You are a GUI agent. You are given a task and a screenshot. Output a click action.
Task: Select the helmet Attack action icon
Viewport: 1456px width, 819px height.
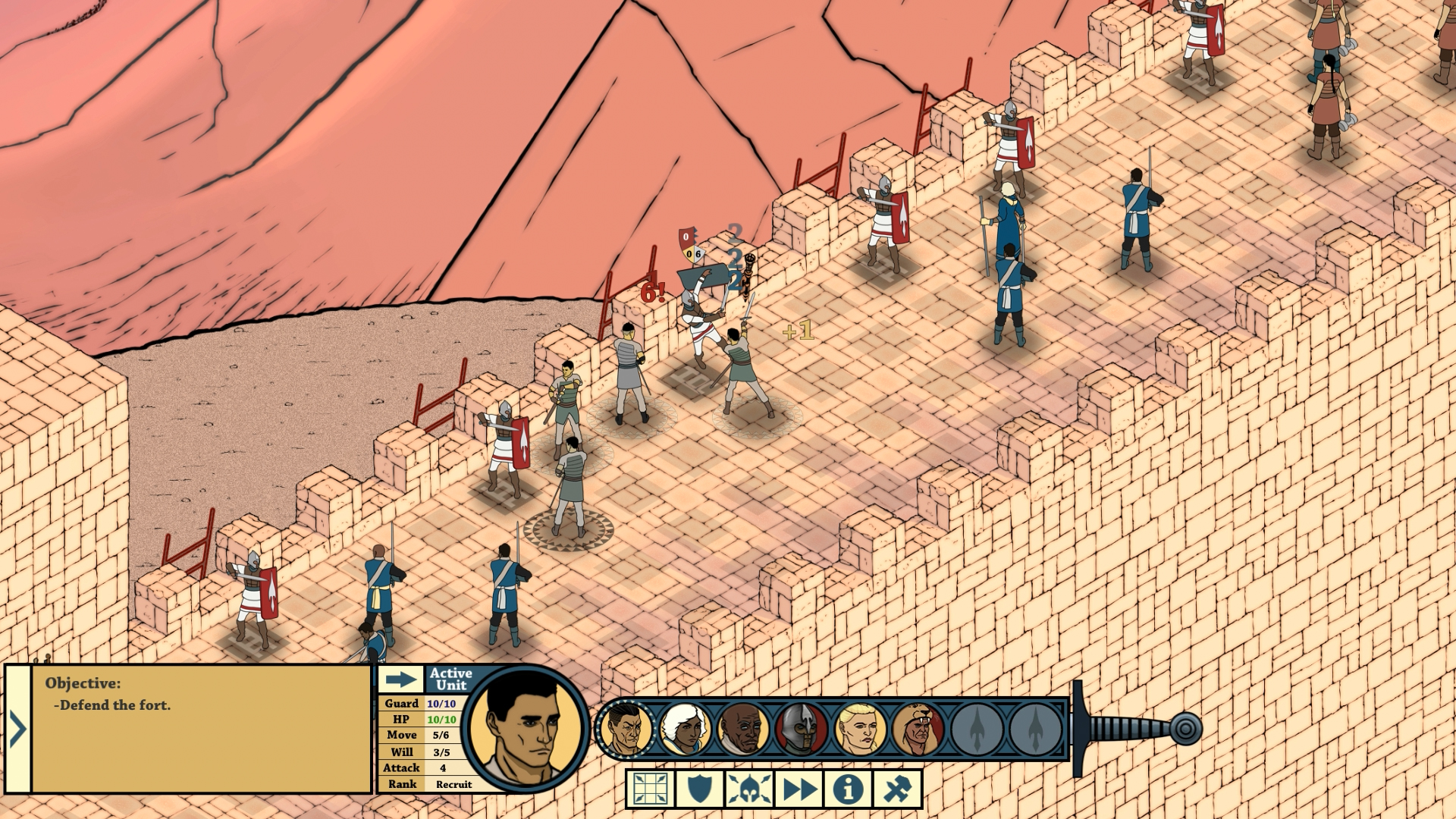749,789
